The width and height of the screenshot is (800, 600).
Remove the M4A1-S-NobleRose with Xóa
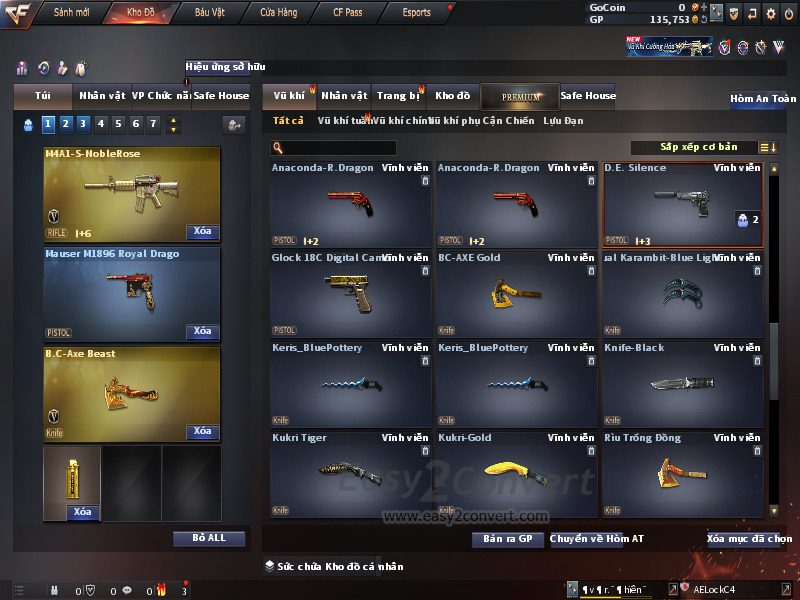tap(202, 232)
